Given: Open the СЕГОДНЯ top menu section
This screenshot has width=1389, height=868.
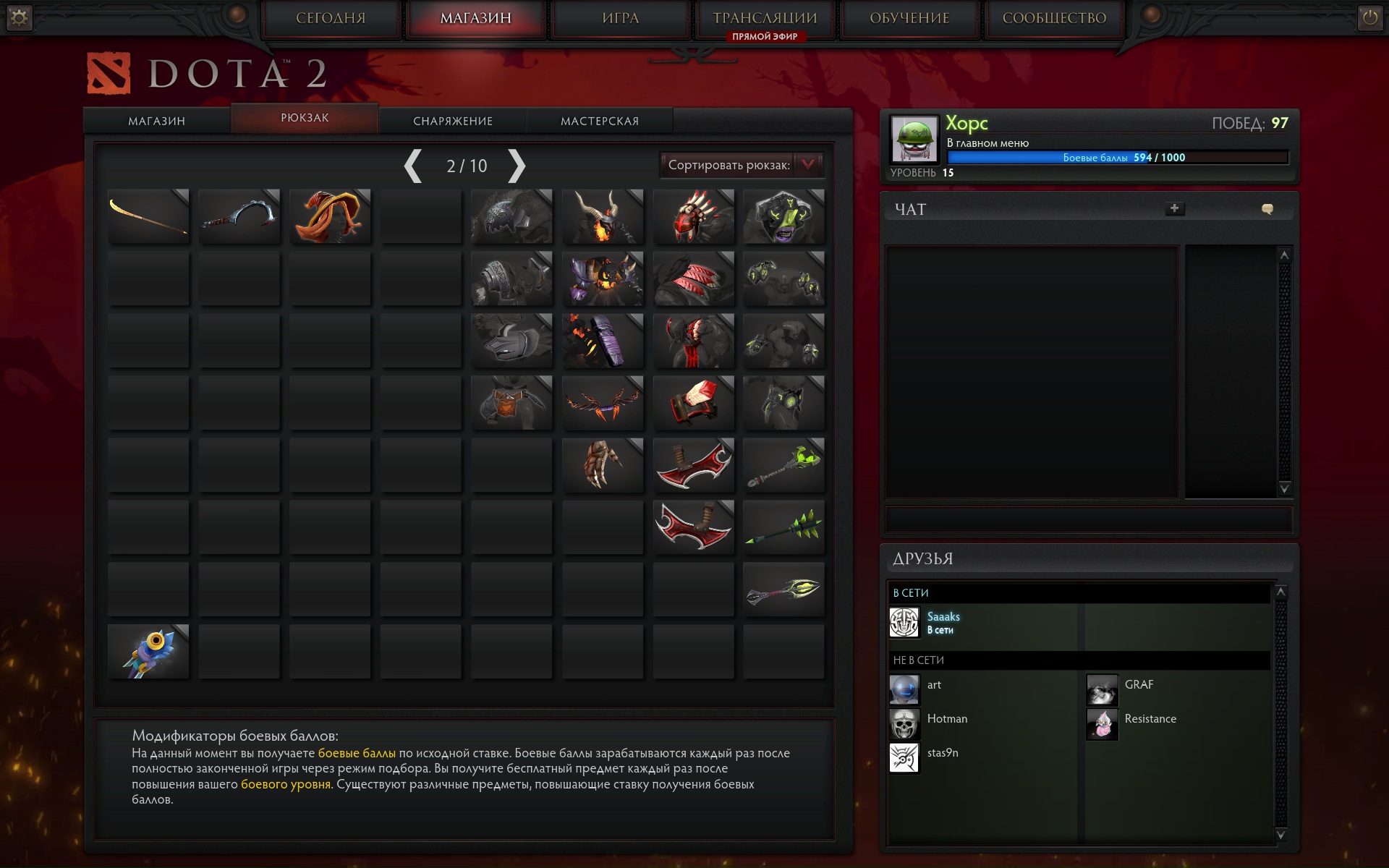Looking at the screenshot, I should pos(331,18).
